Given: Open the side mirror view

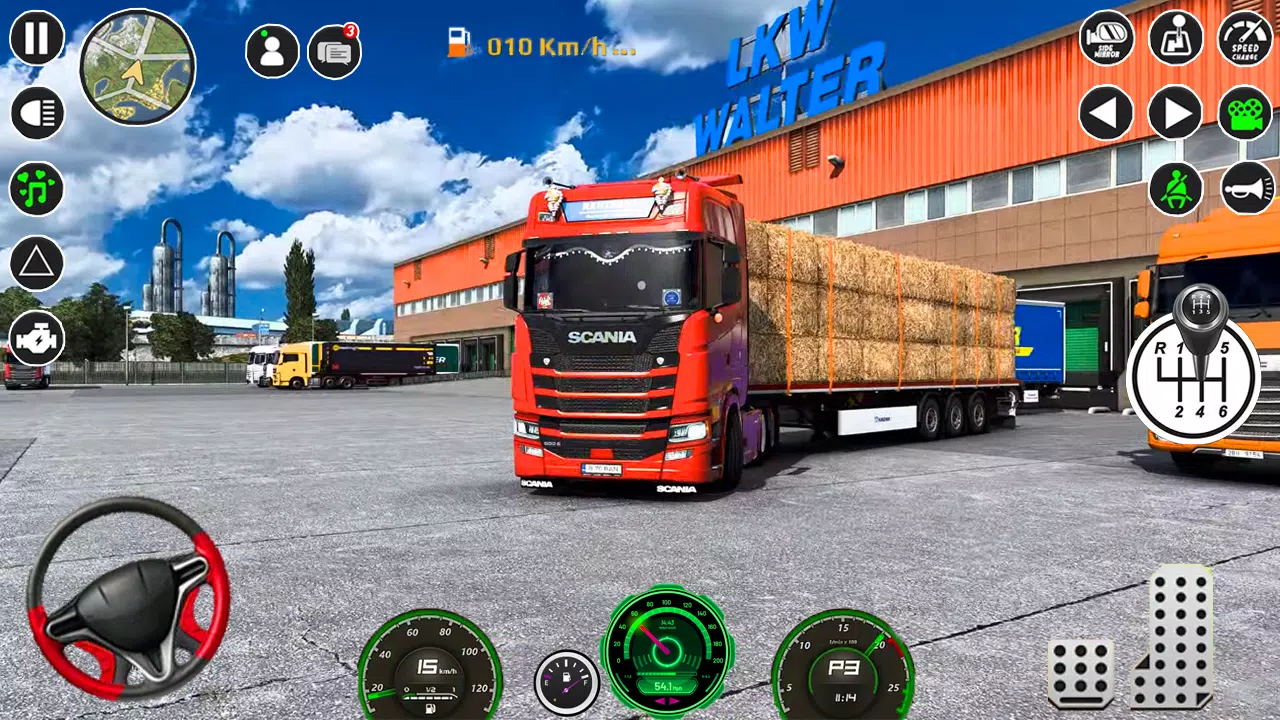Looking at the screenshot, I should [1105, 39].
